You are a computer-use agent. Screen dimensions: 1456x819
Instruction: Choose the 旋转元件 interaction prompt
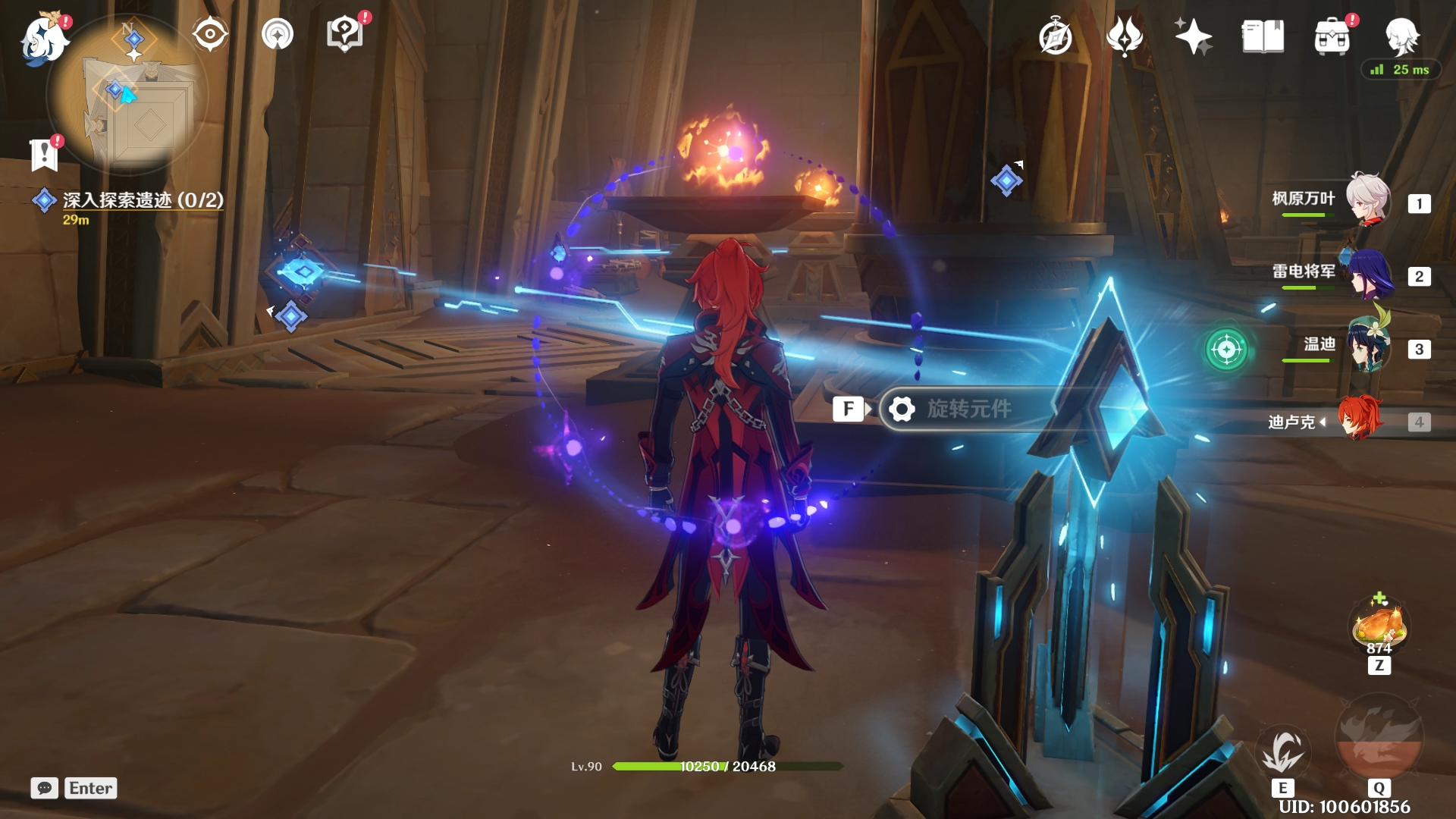click(968, 409)
